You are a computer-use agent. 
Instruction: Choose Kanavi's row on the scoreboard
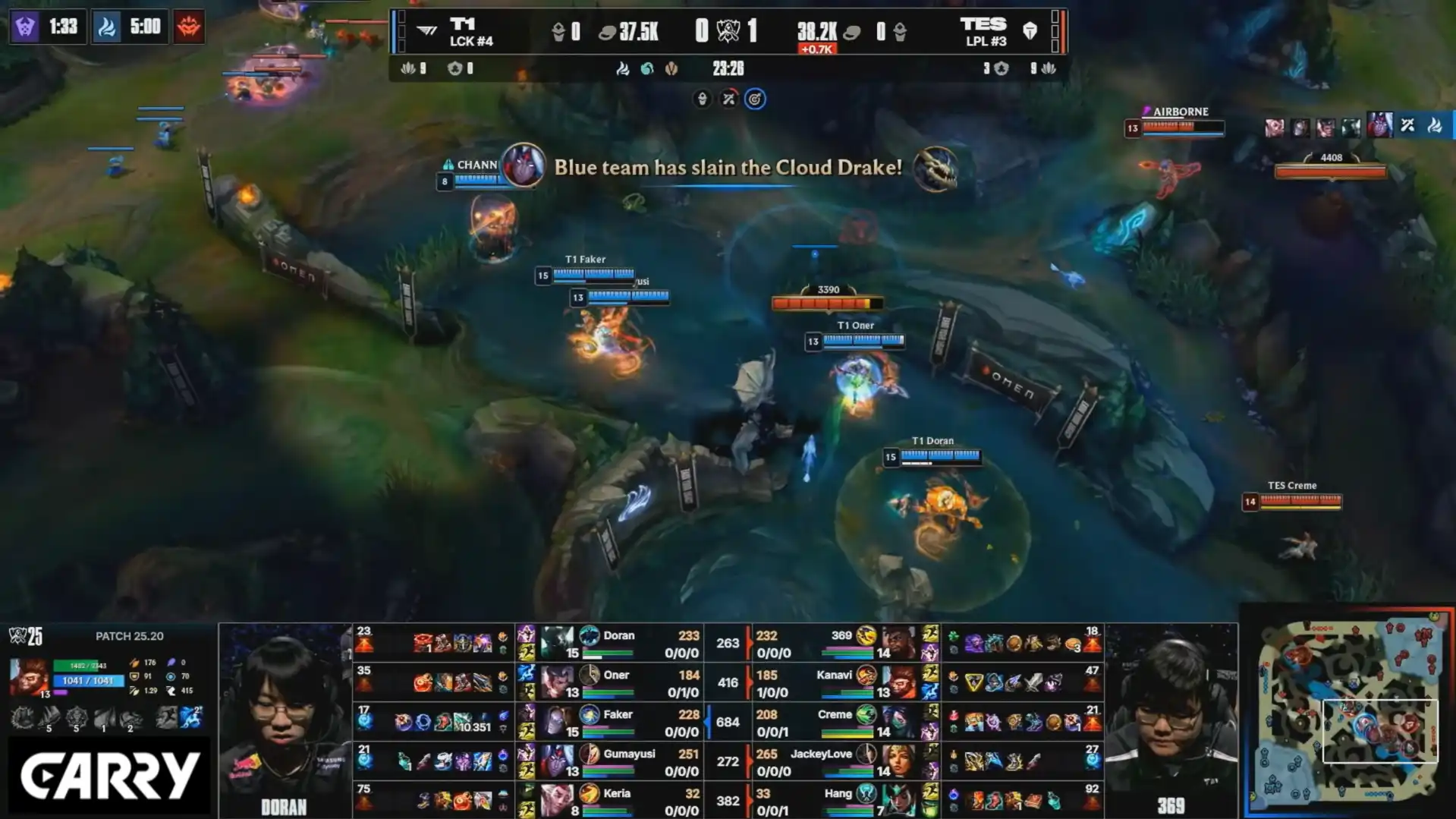[842, 683]
